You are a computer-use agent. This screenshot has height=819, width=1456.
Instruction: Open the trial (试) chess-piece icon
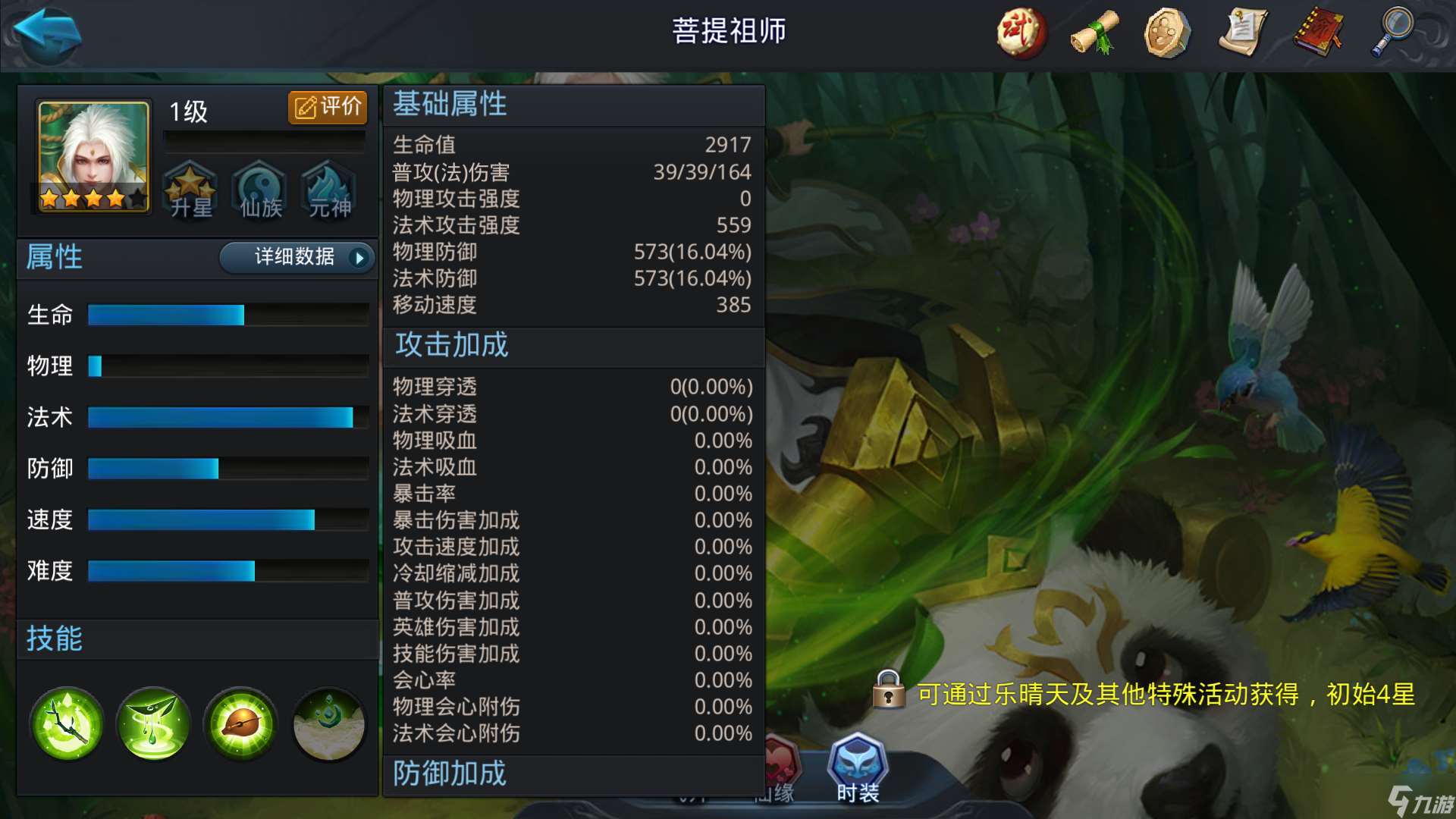click(x=1020, y=33)
